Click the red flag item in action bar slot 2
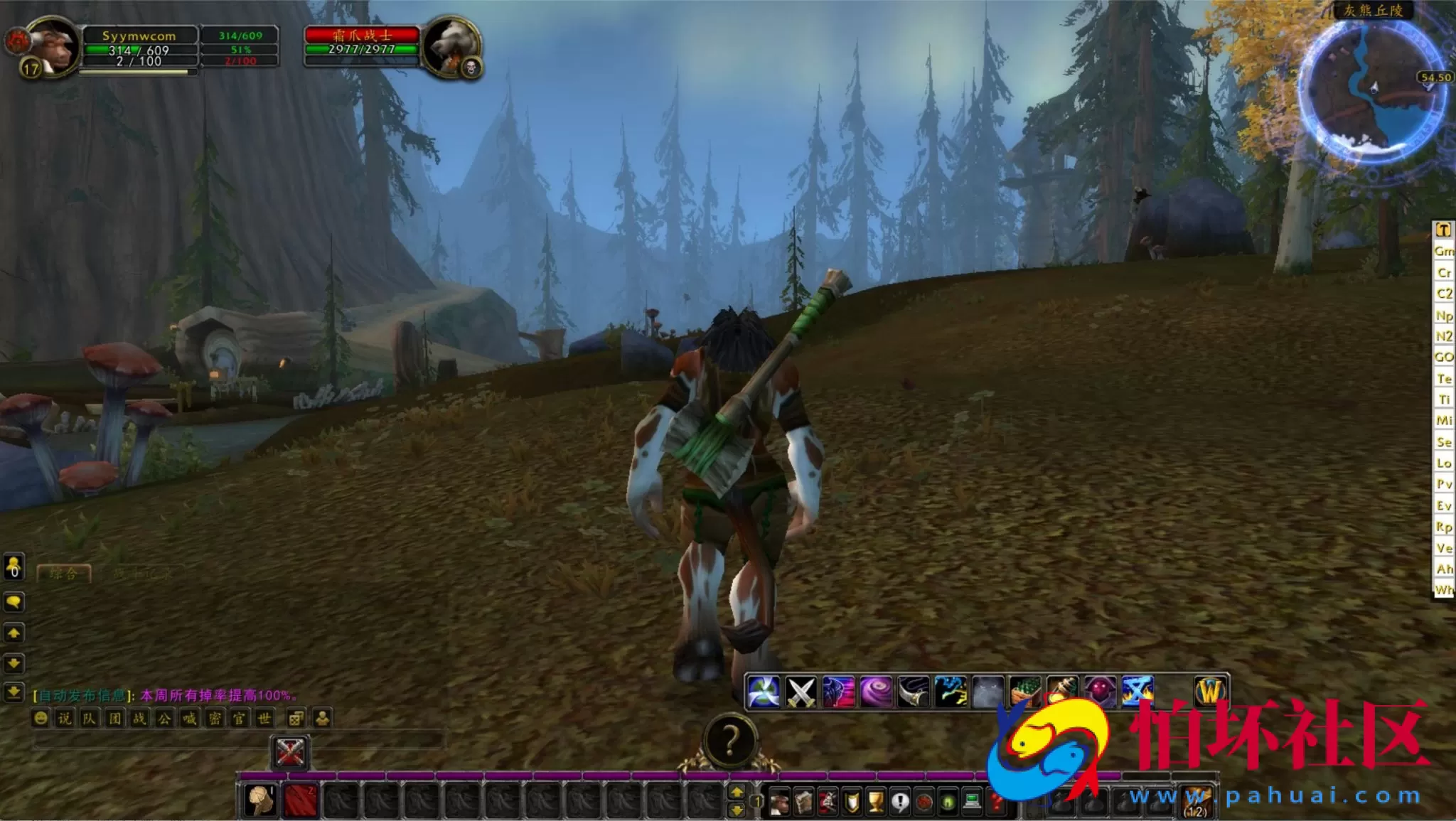1456x821 pixels. coord(301,800)
